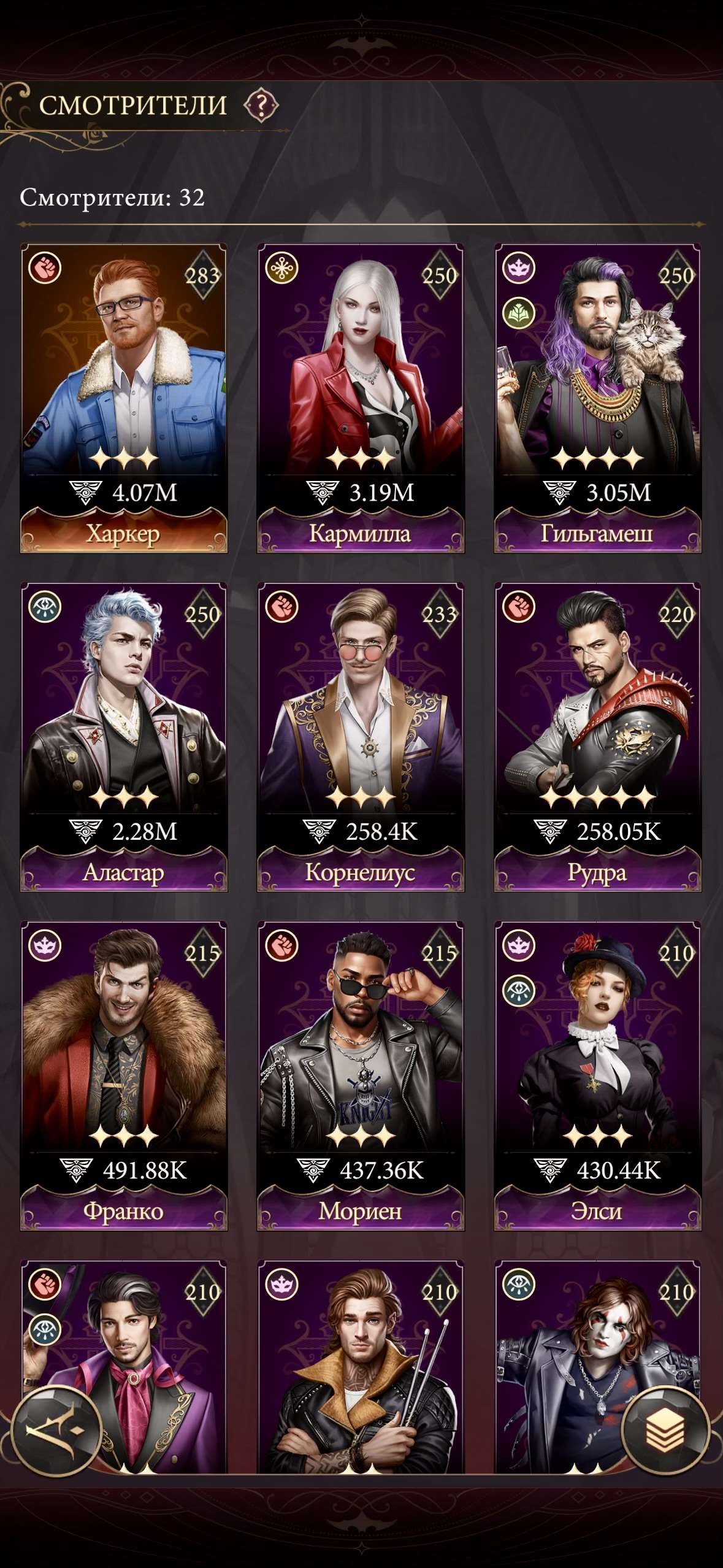Open the Элси warden card
Image resolution: width=723 pixels, height=1568 pixels.
597,1075
